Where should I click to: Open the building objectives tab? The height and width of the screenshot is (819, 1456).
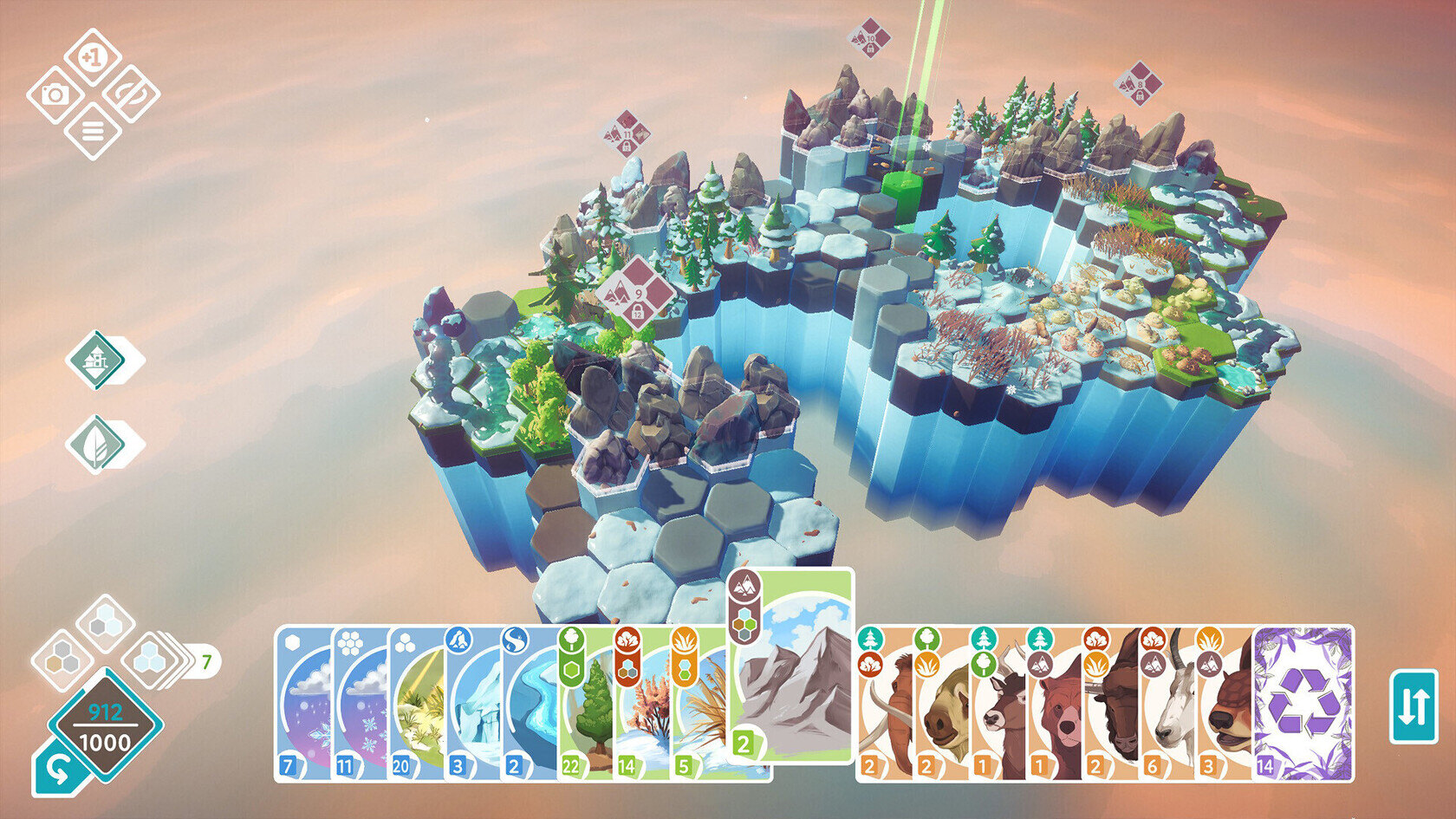(97, 359)
